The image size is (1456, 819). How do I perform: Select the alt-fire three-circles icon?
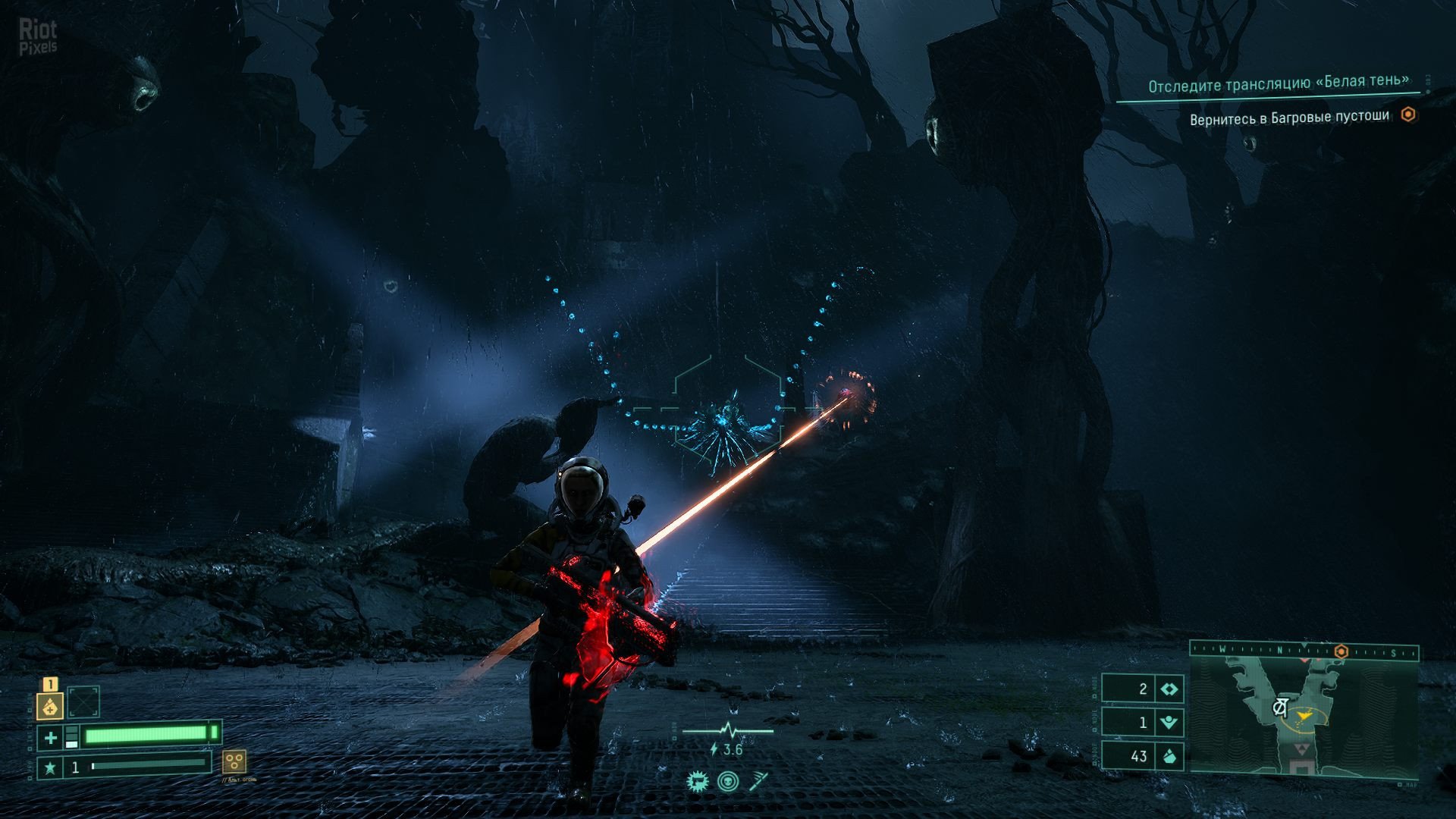[x=234, y=761]
